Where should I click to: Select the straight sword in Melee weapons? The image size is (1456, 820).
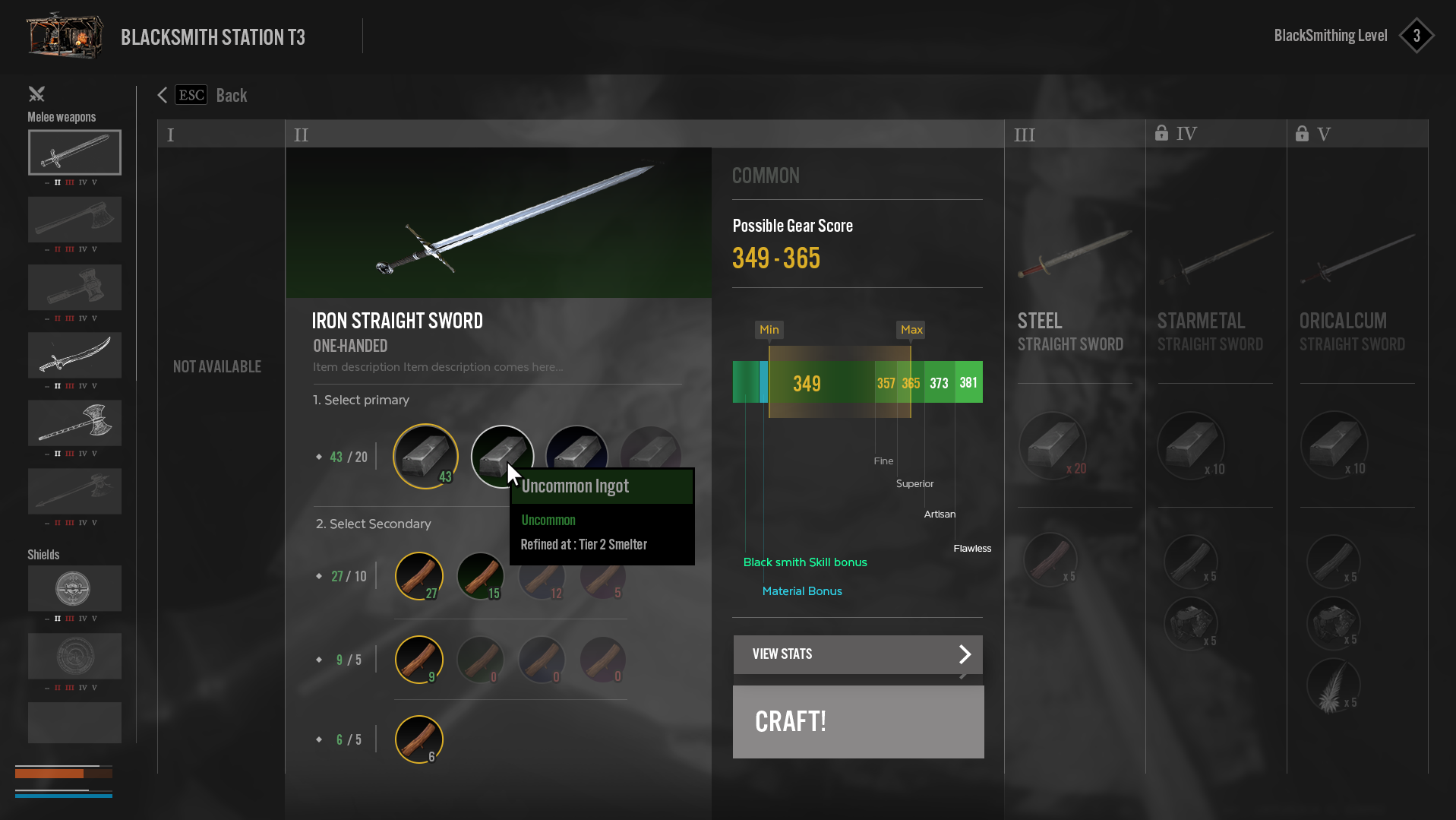pos(74,152)
